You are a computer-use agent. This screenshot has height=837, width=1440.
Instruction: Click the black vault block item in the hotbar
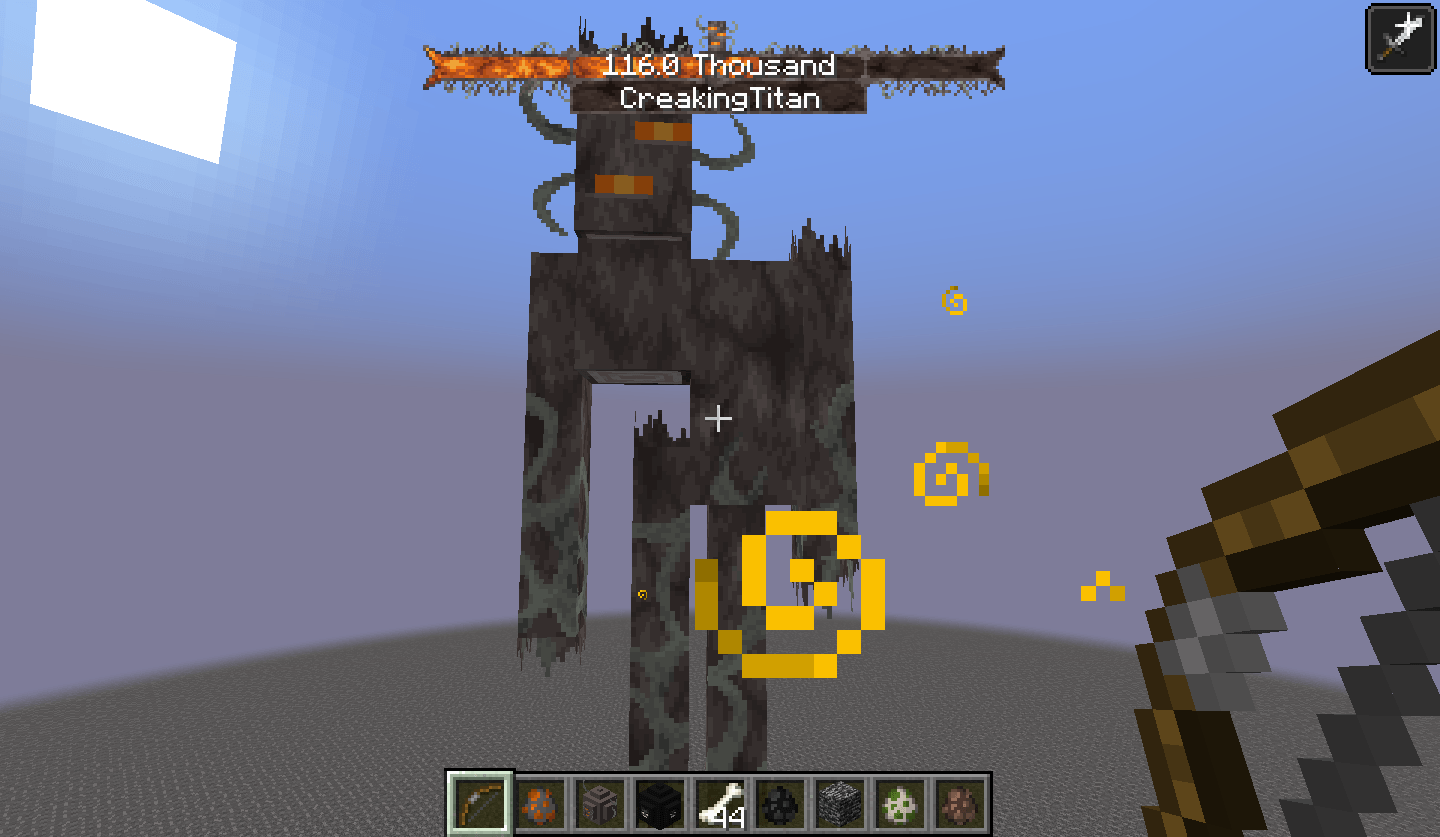click(x=660, y=810)
